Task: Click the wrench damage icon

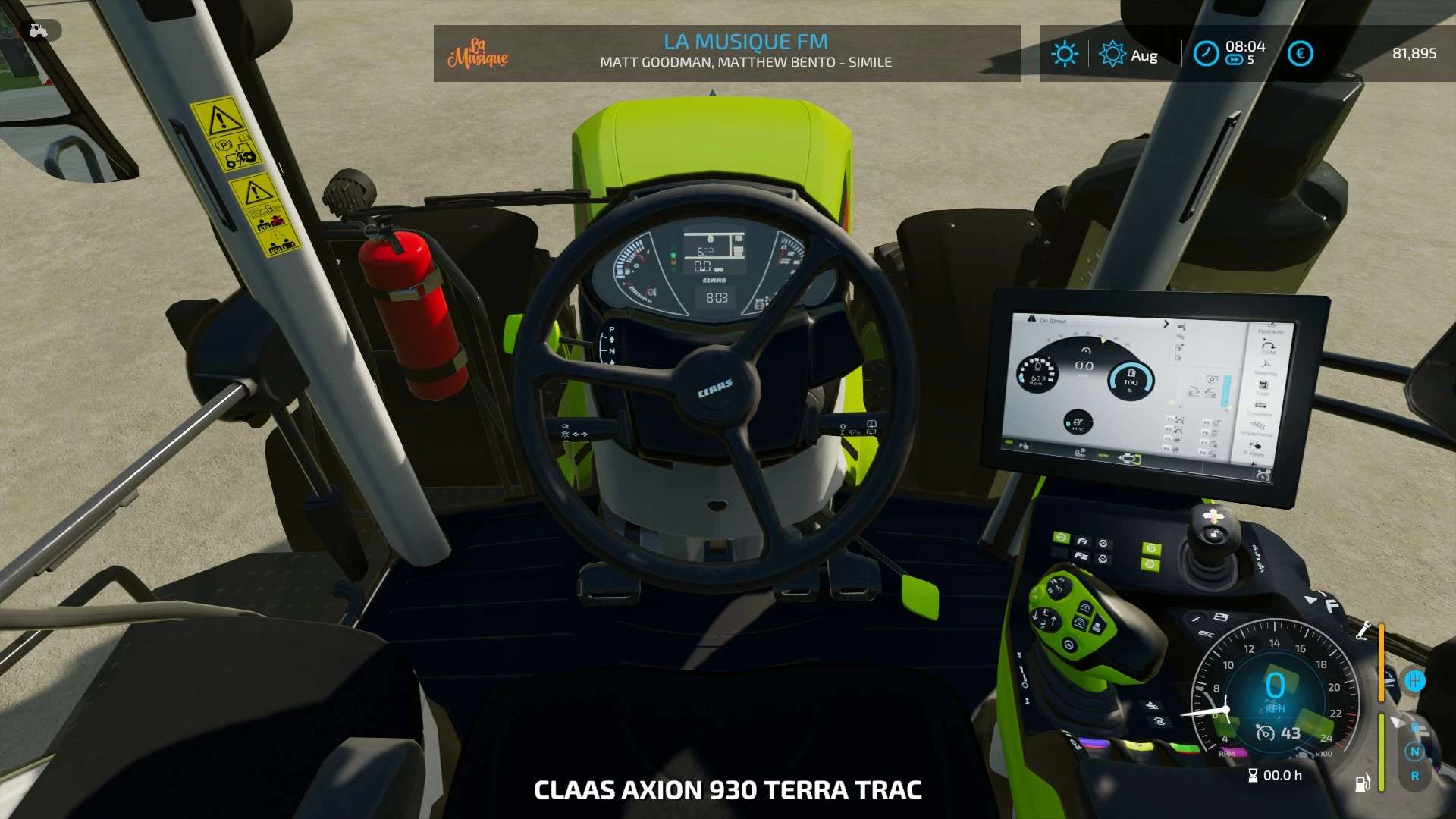Action: [1363, 631]
